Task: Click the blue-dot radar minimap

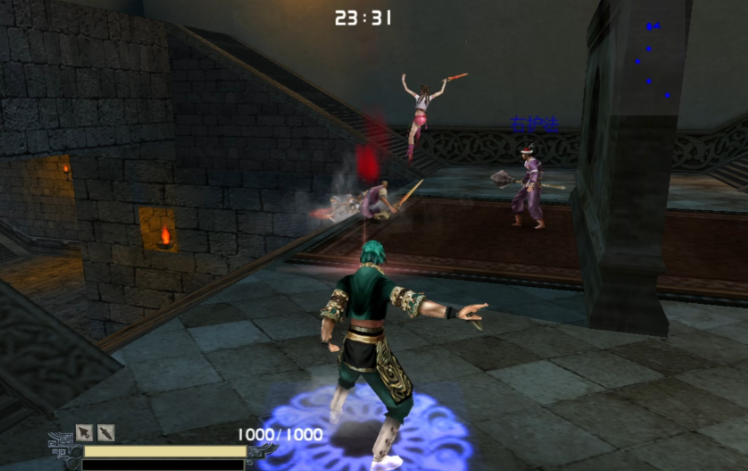Action: [652, 60]
